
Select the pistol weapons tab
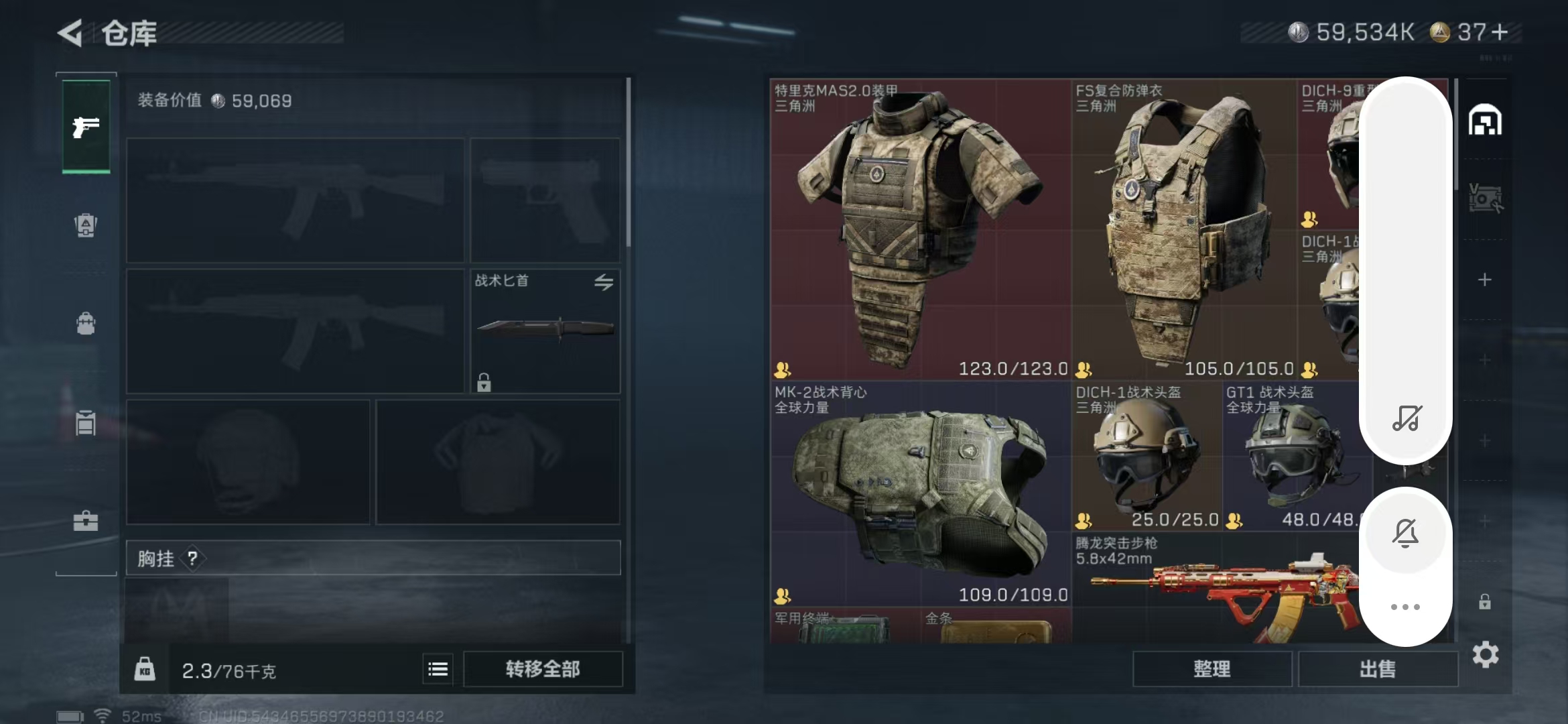pyautogui.click(x=86, y=126)
